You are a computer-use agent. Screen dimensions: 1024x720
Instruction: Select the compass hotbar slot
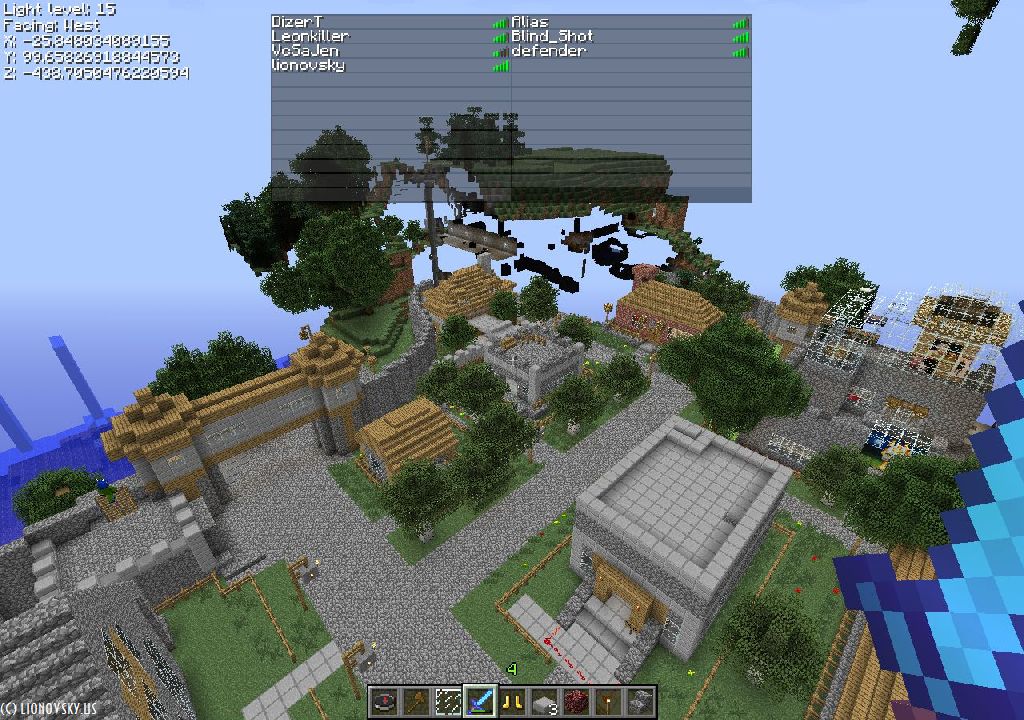click(384, 703)
